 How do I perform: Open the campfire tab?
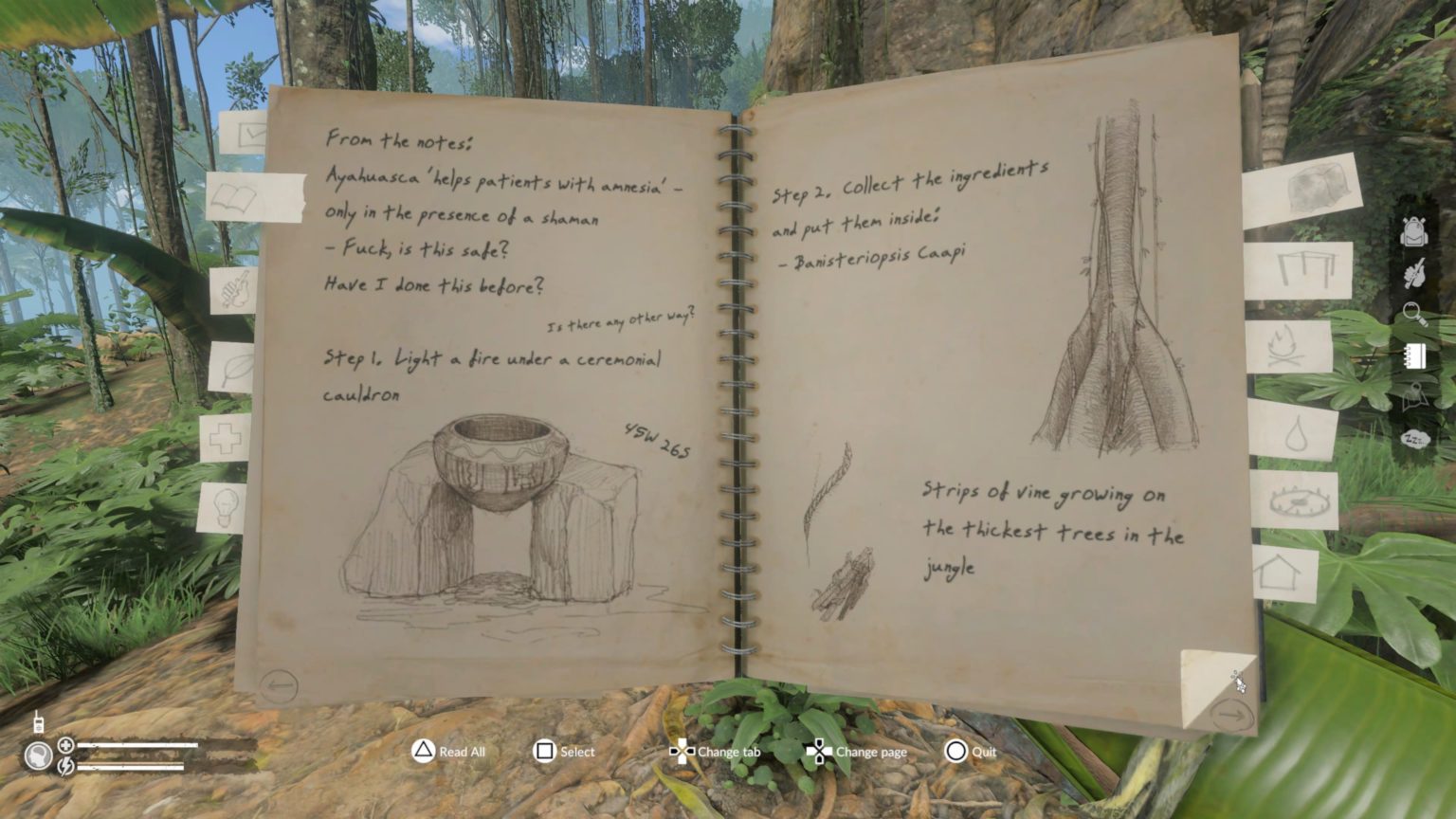[1290, 347]
